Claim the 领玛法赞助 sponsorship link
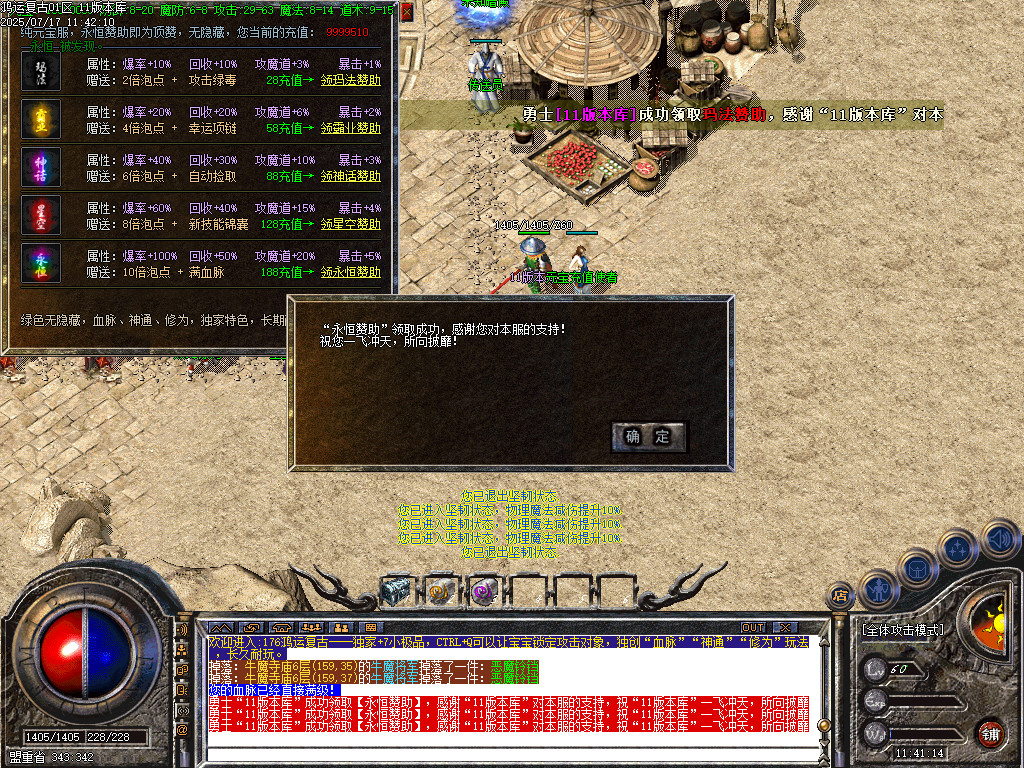 (x=350, y=80)
